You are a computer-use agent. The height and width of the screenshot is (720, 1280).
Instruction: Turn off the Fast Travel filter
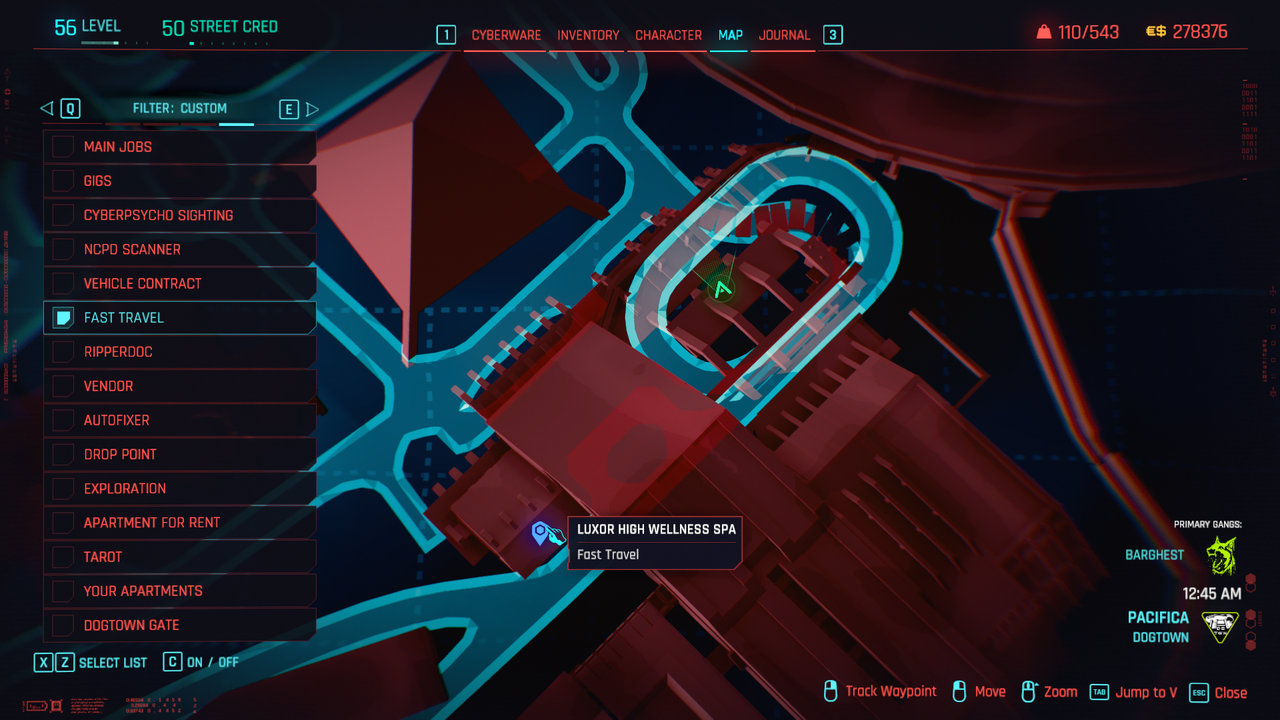pos(63,318)
